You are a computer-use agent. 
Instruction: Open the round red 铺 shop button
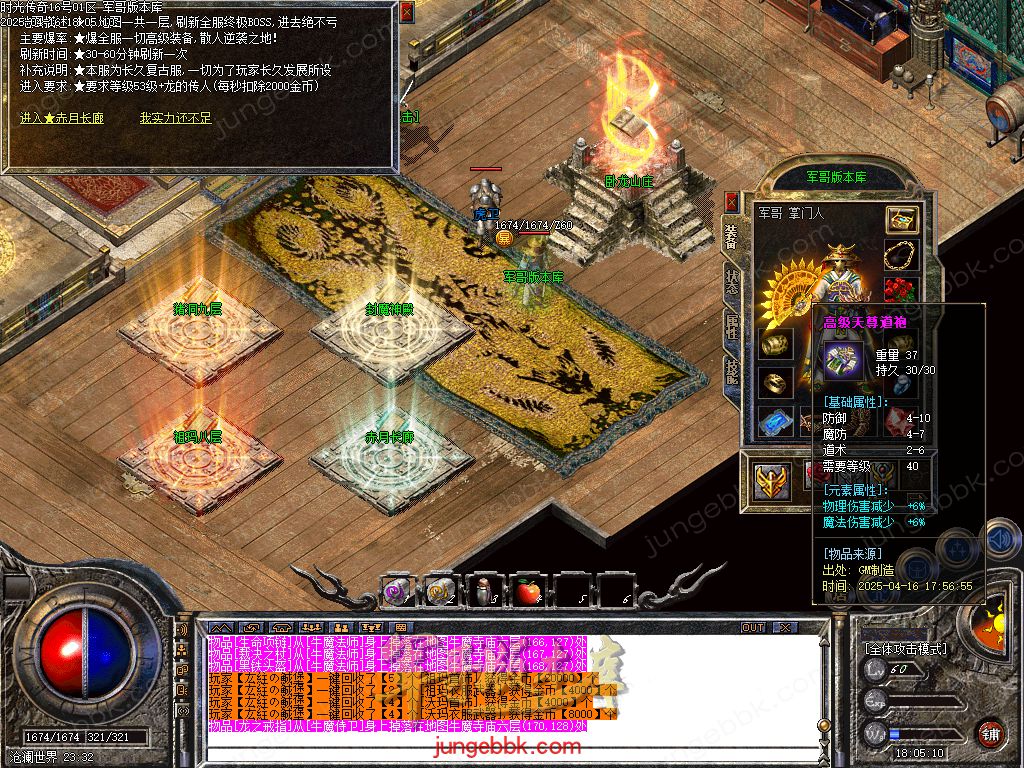[x=990, y=732]
